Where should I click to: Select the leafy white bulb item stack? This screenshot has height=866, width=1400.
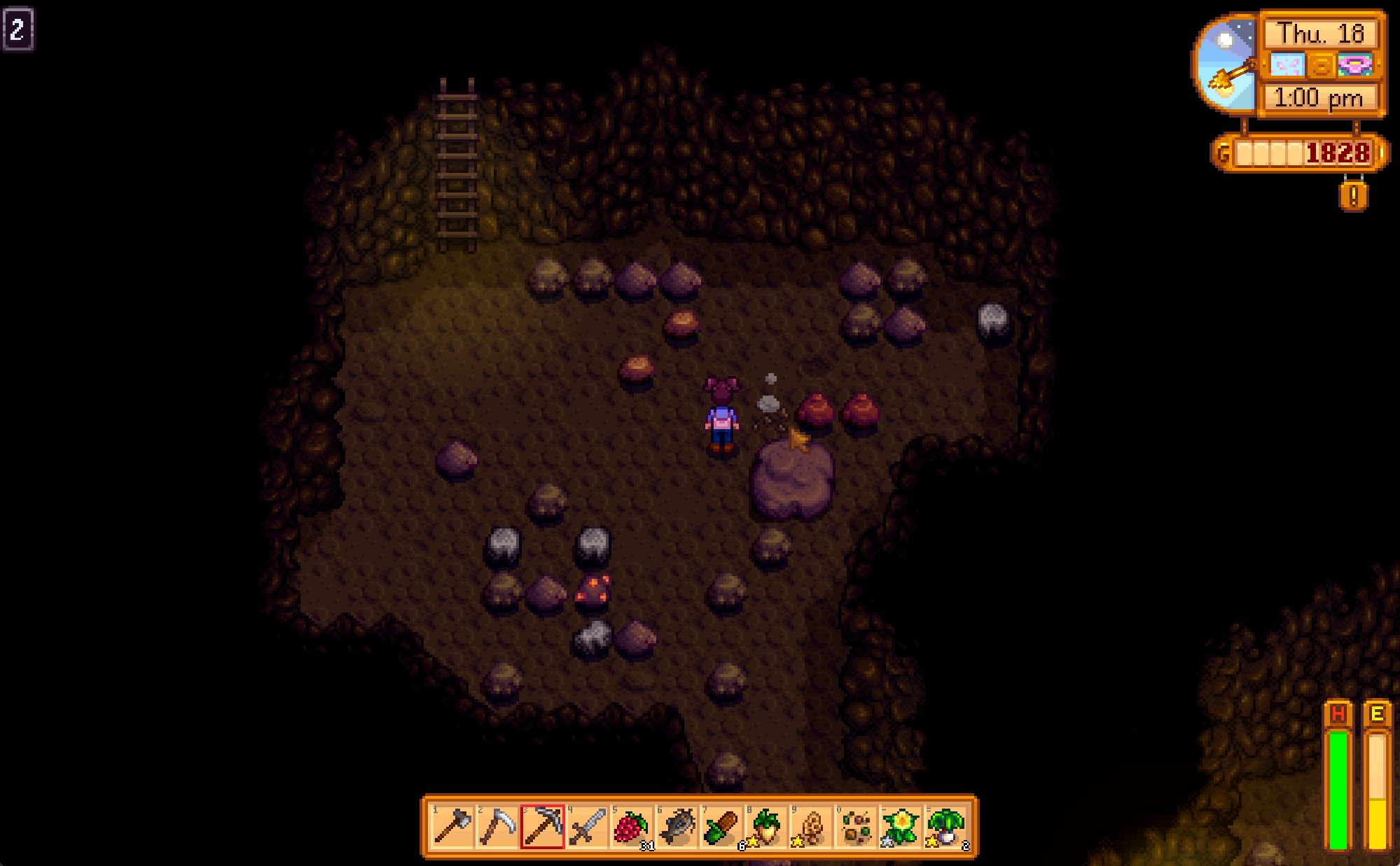945,827
